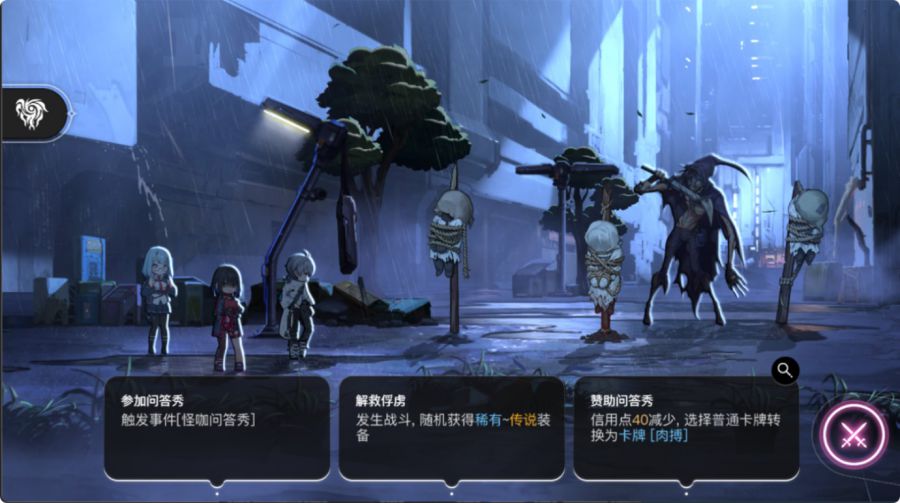The image size is (900, 503).
Task: Open the lion emblem side tab
Action: pos(33,114)
